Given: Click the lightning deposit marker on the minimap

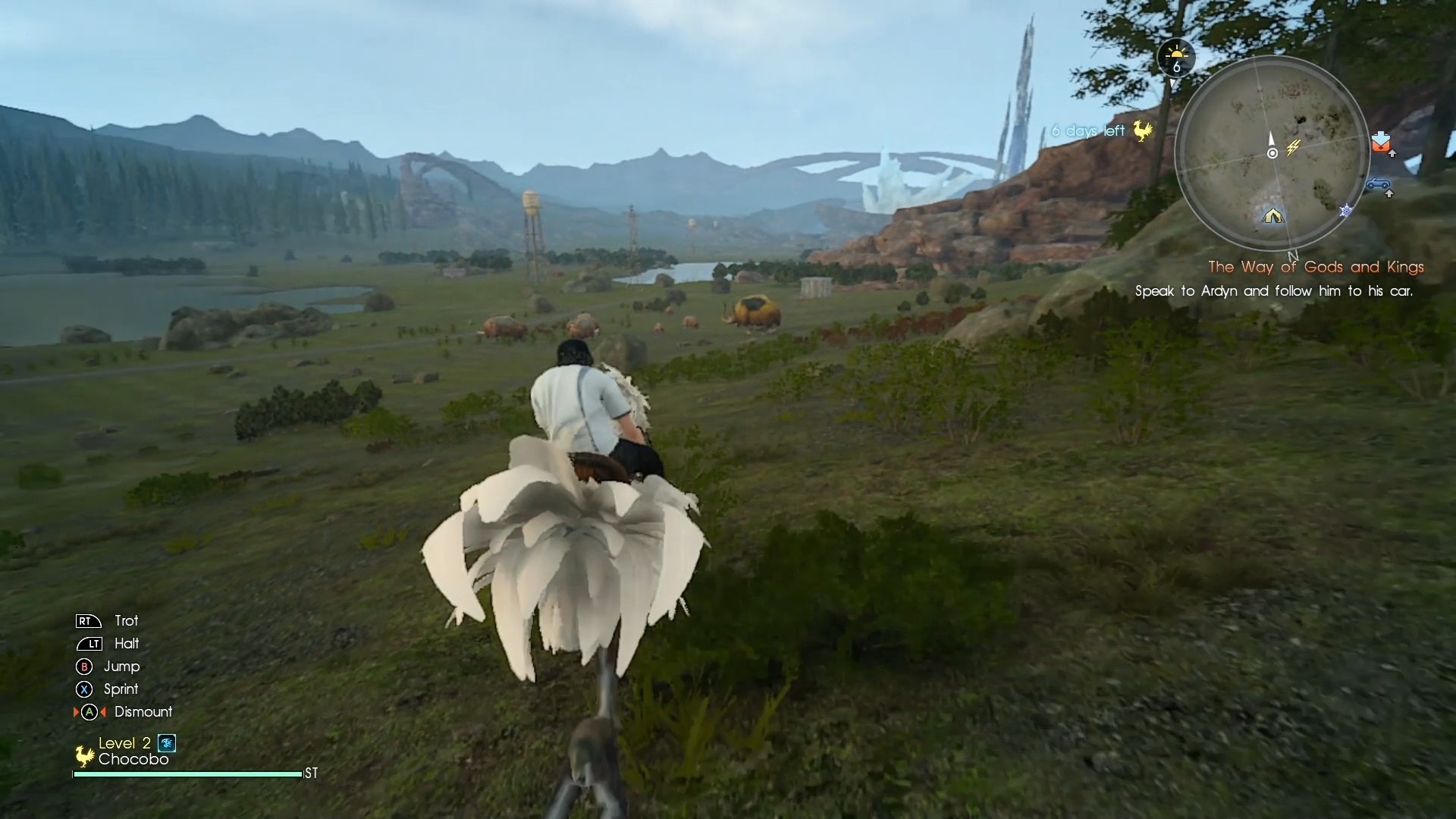Looking at the screenshot, I should (x=1293, y=147).
